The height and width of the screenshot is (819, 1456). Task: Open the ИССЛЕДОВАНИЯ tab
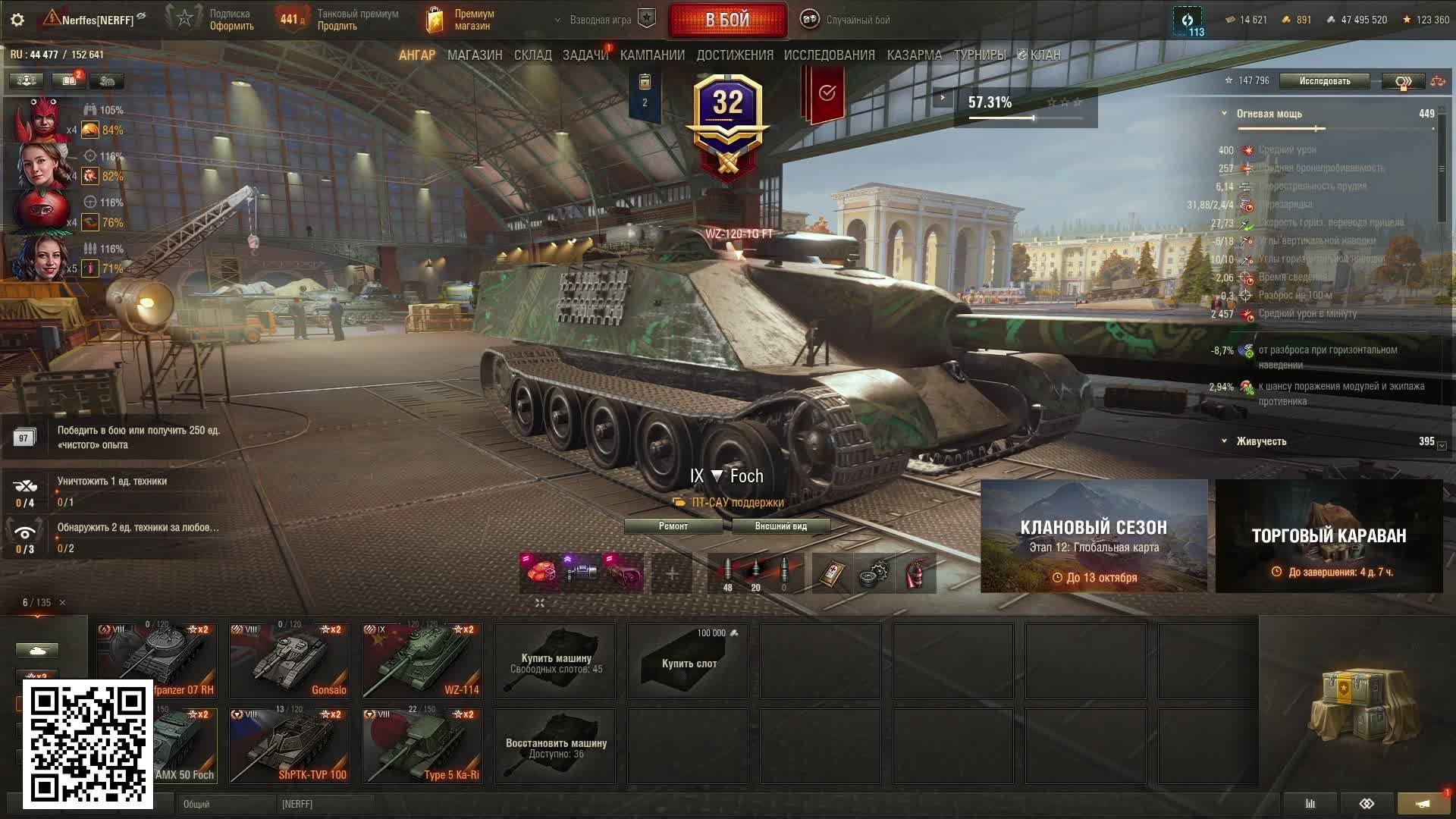(x=829, y=55)
